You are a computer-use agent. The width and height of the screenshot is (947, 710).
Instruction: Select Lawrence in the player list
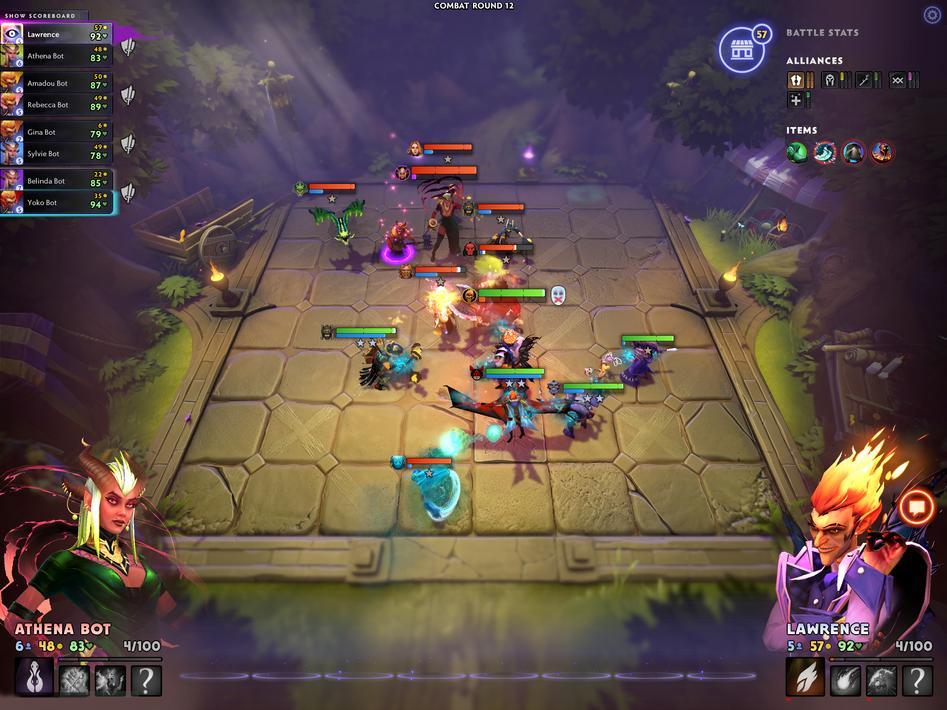pyautogui.click(x=55, y=35)
